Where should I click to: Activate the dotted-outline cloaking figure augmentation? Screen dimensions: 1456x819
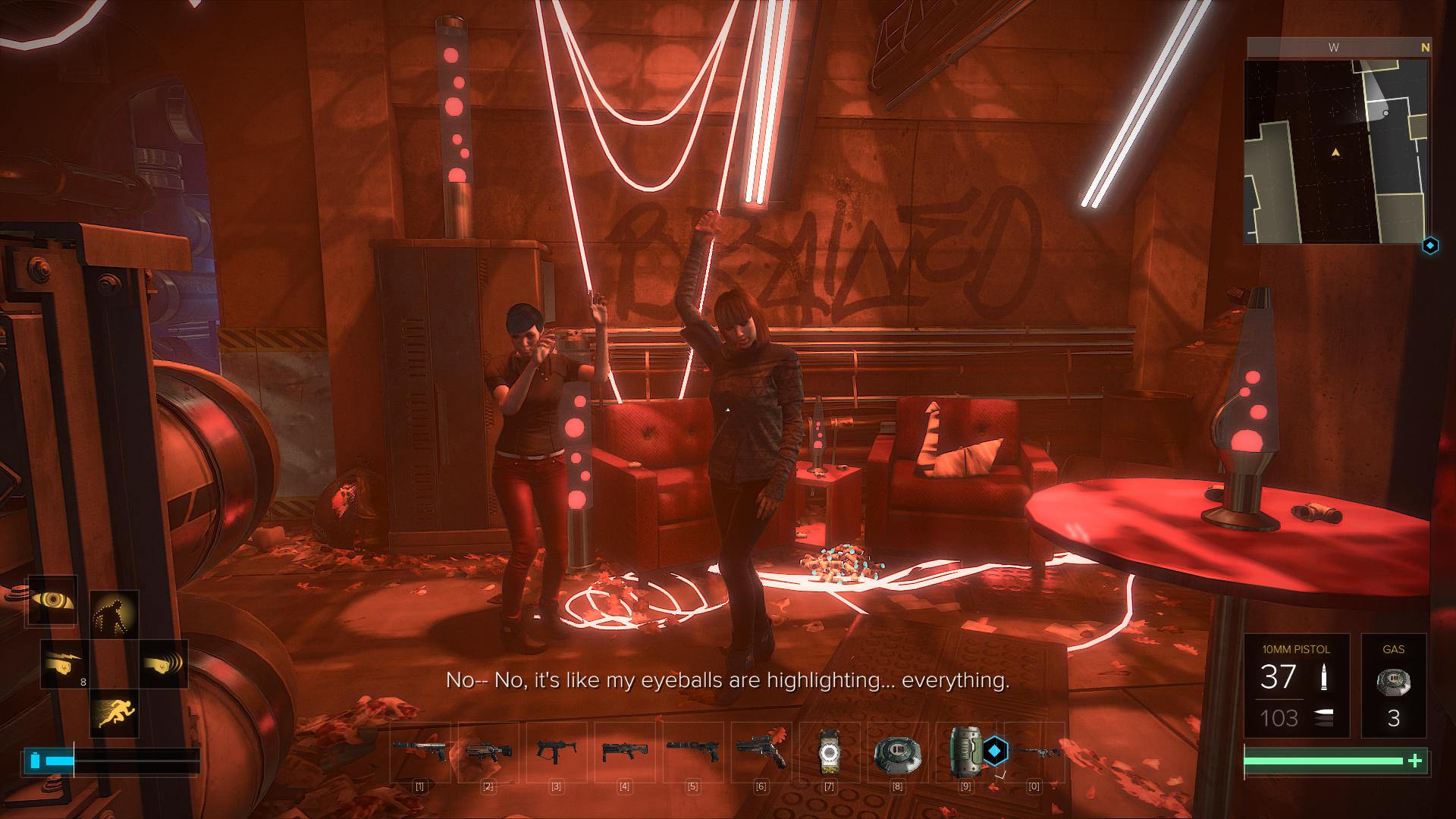[x=114, y=615]
